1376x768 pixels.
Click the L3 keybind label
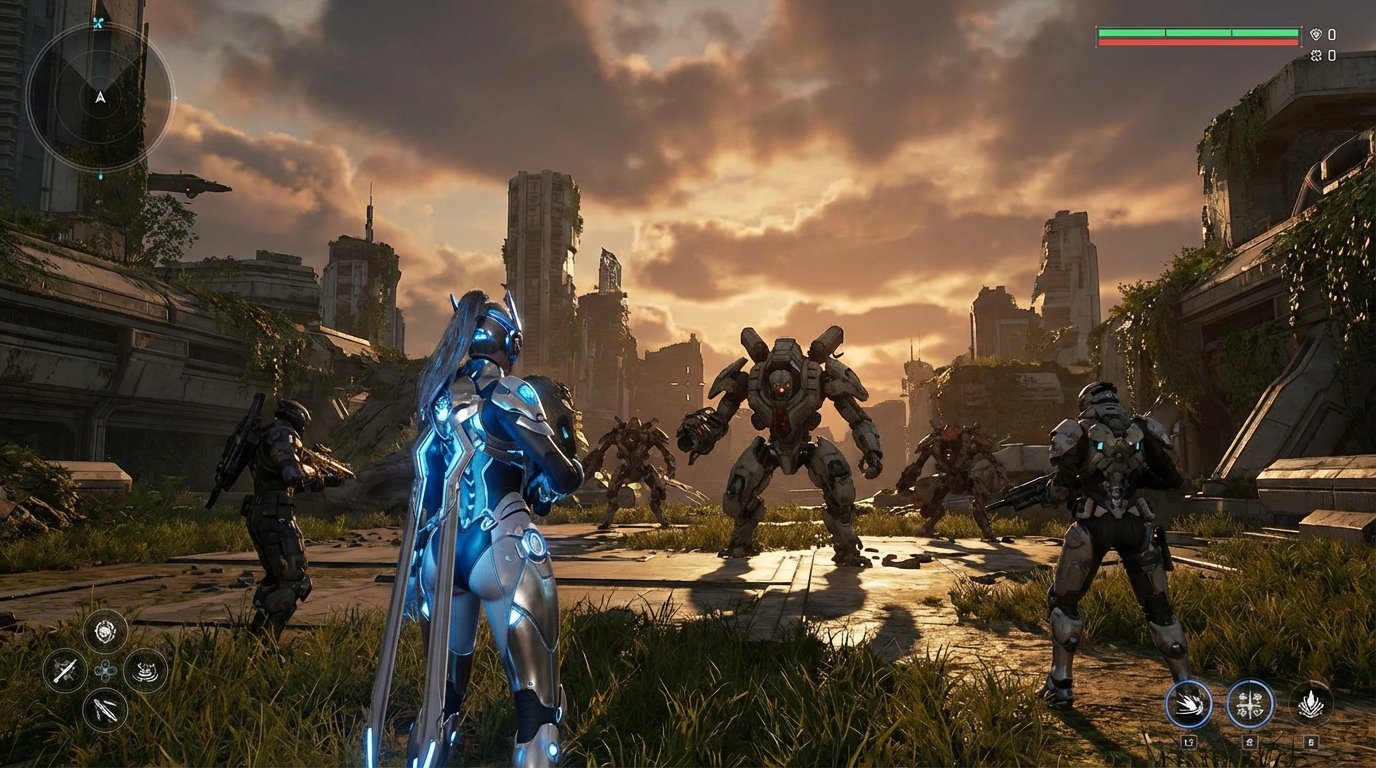[1189, 741]
